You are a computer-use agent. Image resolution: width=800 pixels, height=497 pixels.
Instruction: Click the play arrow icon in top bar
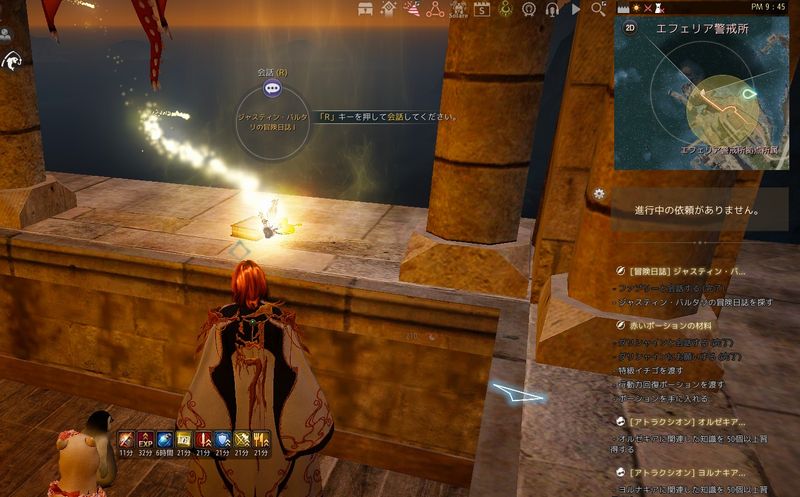pyautogui.click(x=576, y=9)
